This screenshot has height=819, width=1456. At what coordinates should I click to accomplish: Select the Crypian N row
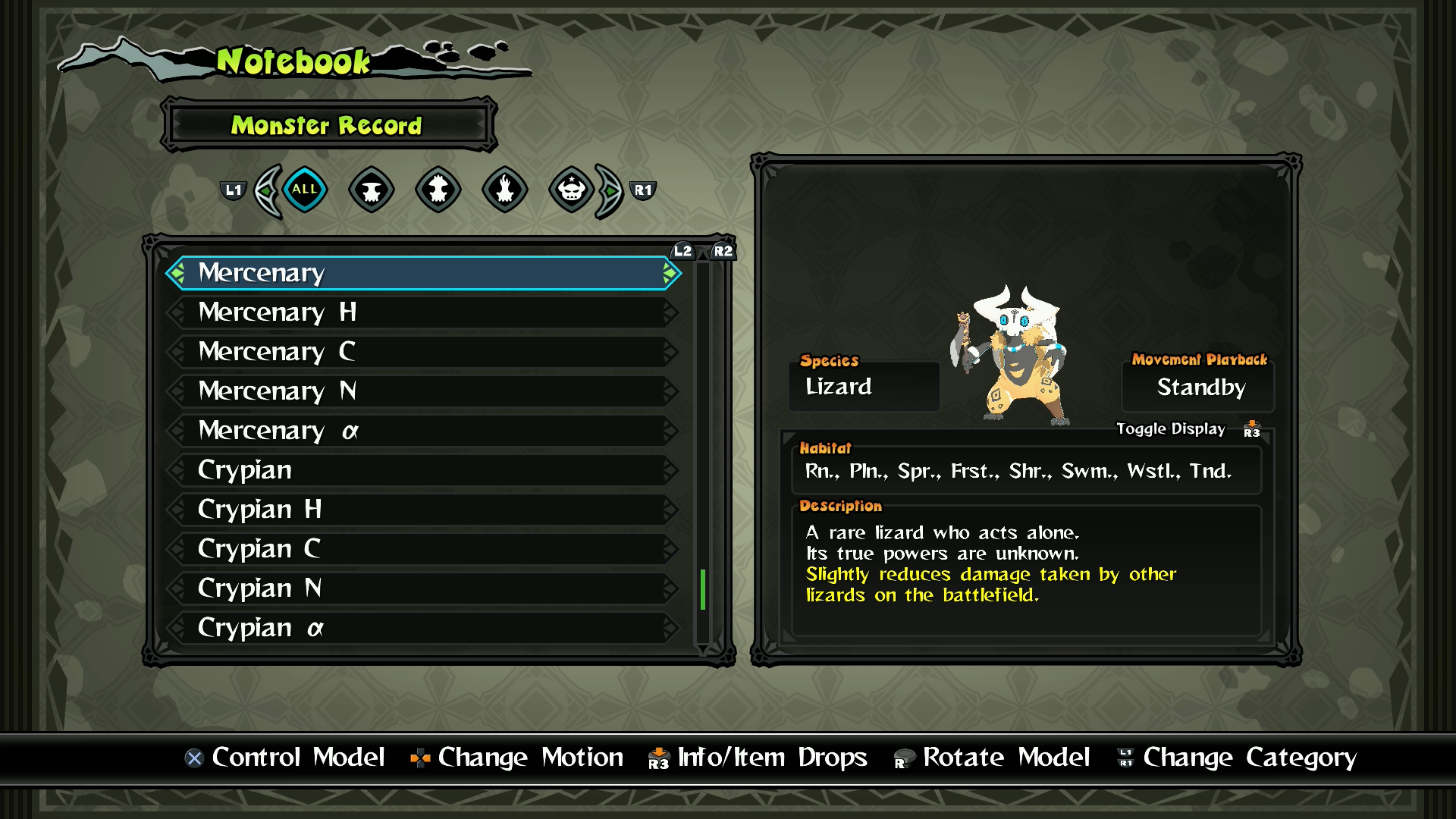[423, 588]
